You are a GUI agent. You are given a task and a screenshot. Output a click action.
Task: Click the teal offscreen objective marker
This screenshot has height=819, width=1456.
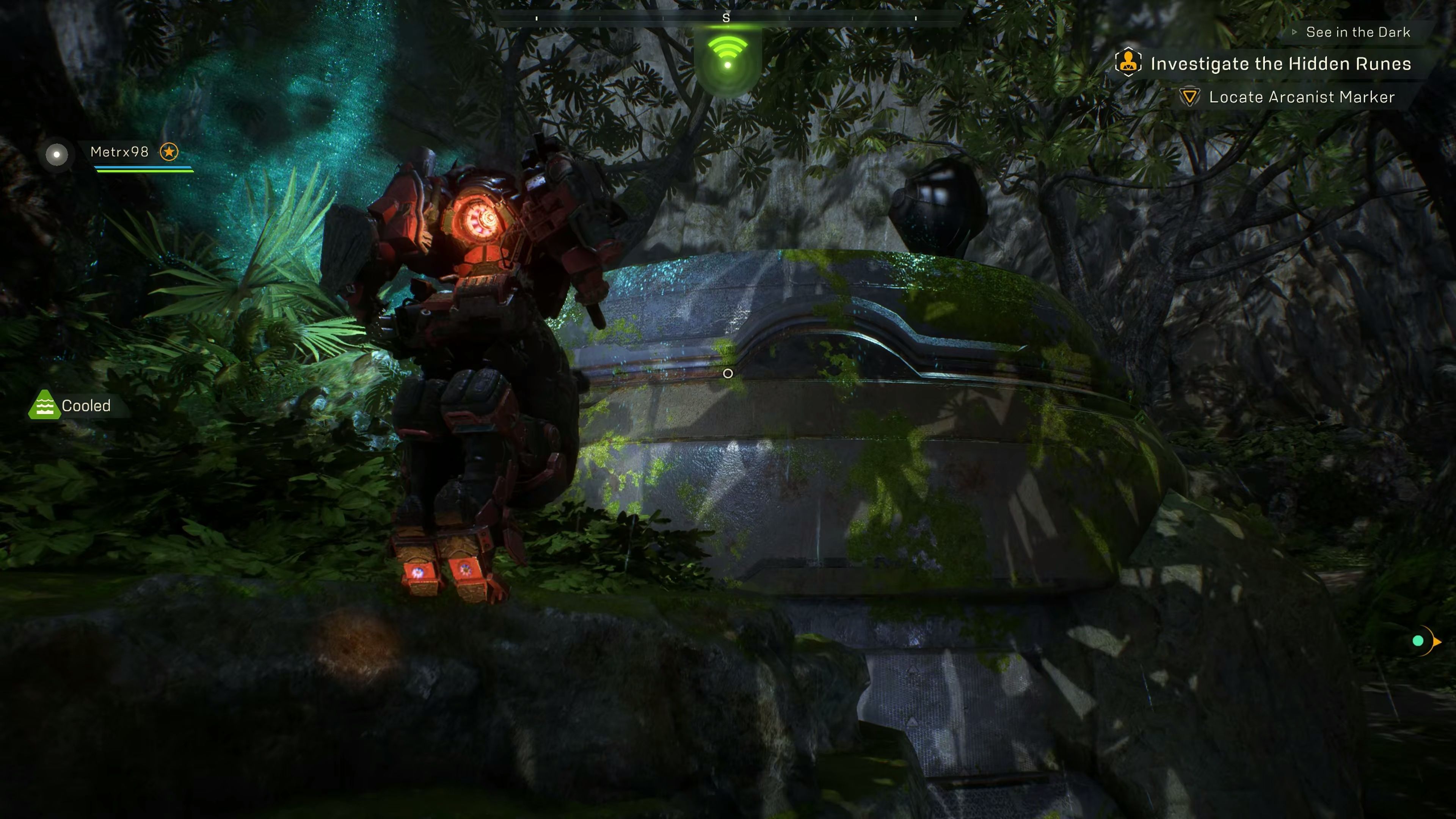tap(1418, 641)
